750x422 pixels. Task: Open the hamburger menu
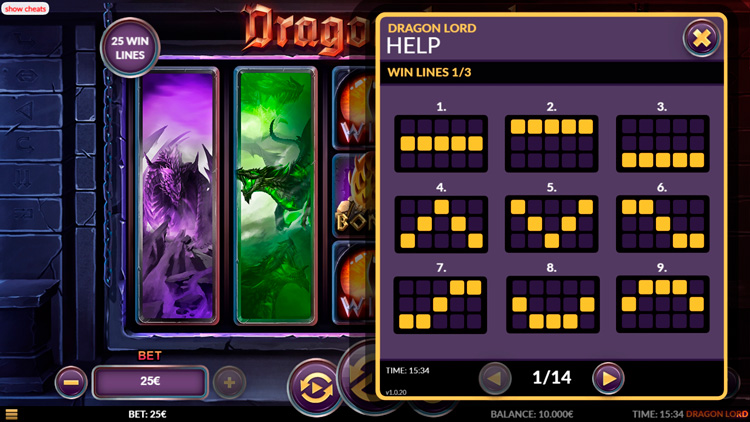click(11, 414)
